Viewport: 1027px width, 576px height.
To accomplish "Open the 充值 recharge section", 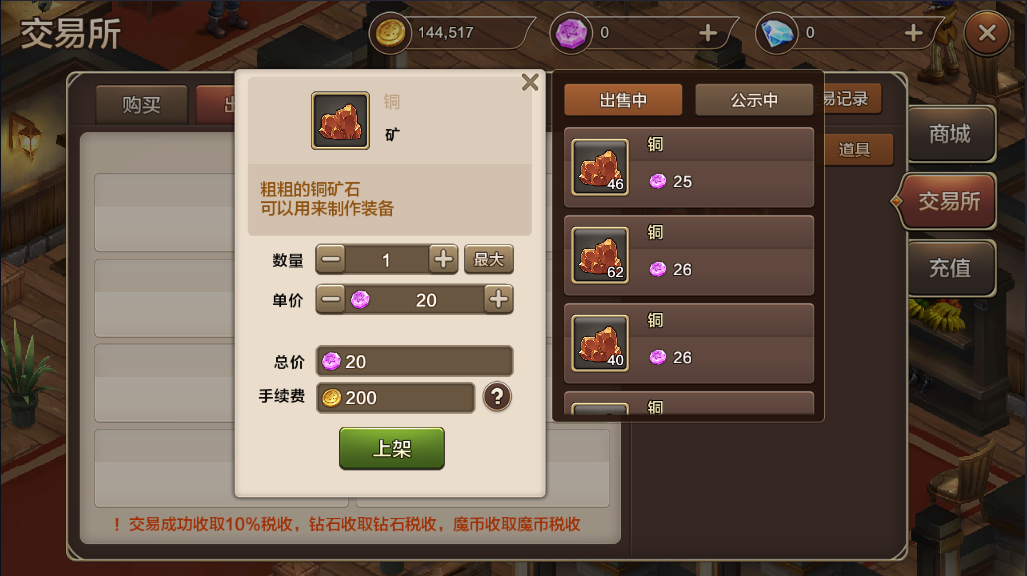I will (x=949, y=268).
